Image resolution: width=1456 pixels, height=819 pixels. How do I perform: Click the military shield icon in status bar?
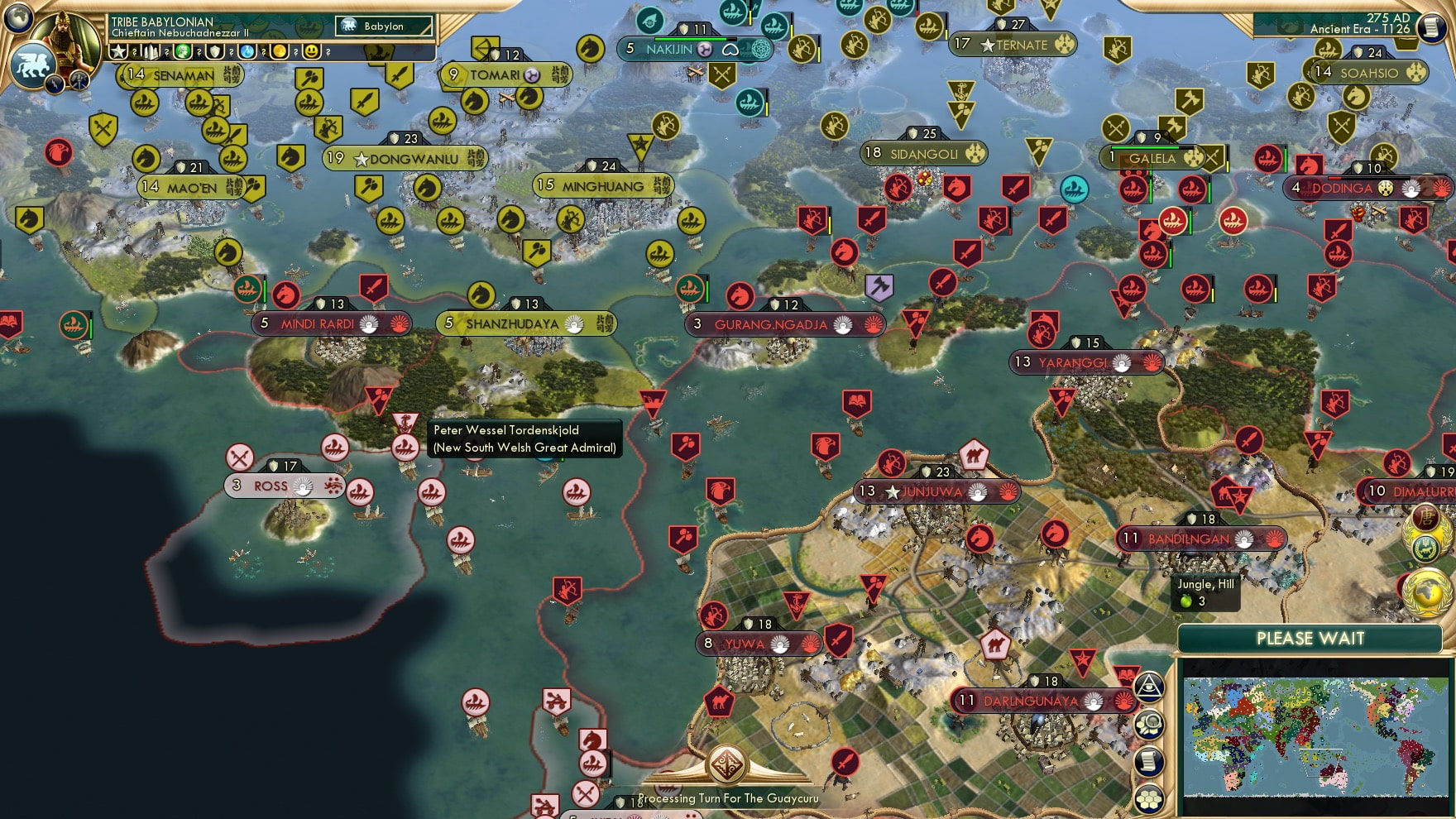pyautogui.click(x=213, y=52)
